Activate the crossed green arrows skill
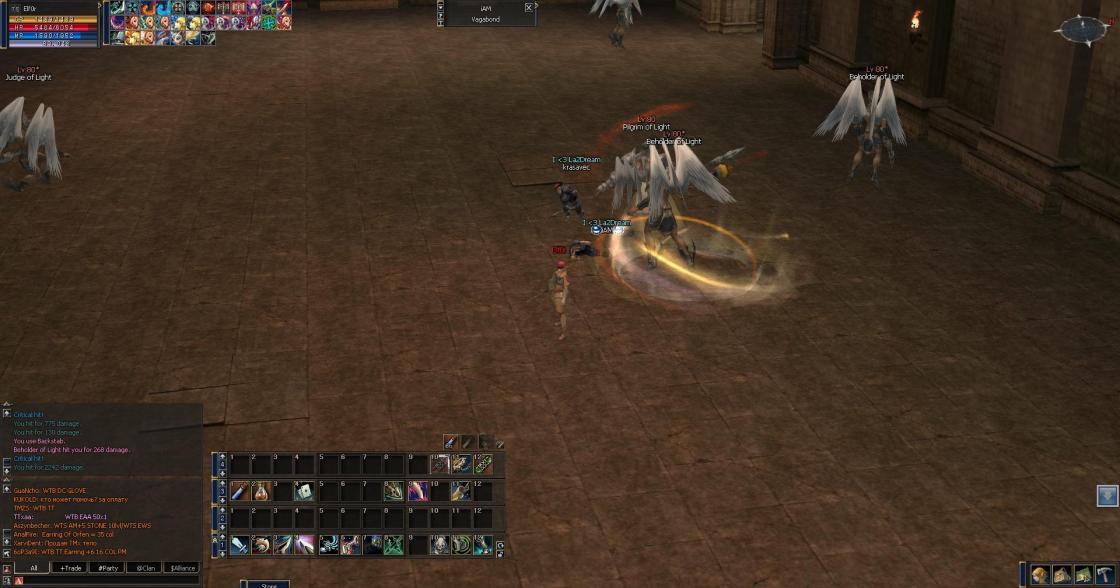 (x=394, y=545)
